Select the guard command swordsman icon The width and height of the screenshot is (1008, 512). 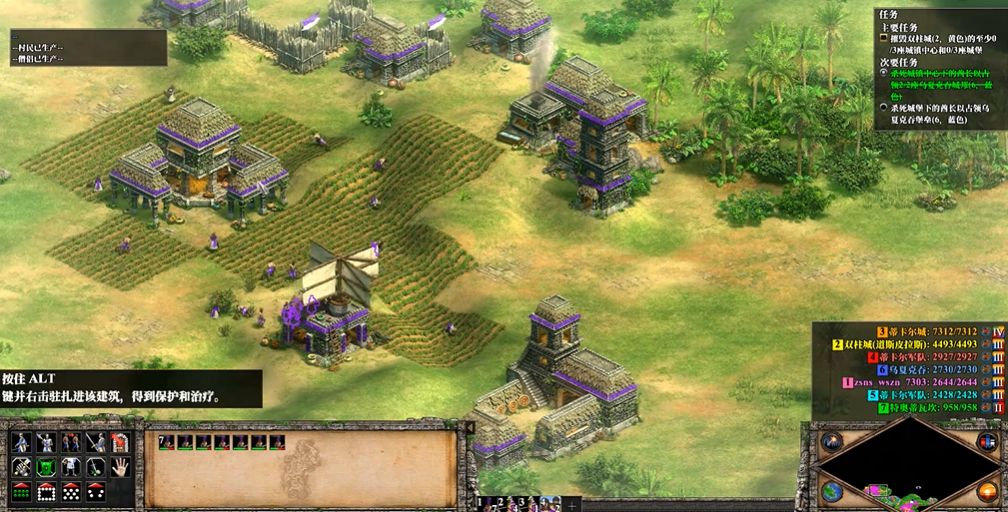96,443
